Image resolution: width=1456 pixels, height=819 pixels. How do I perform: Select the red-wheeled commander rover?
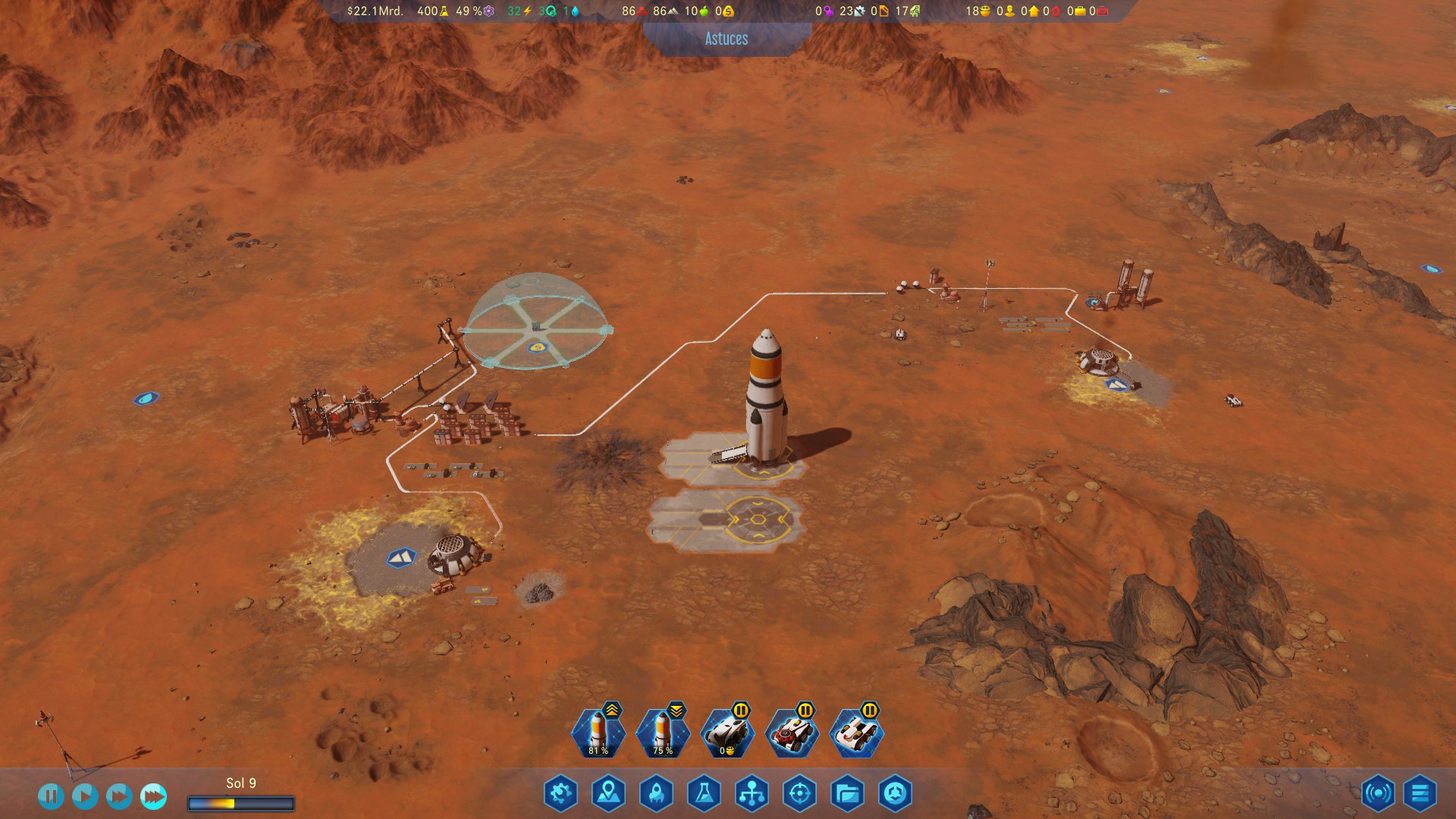[x=792, y=733]
